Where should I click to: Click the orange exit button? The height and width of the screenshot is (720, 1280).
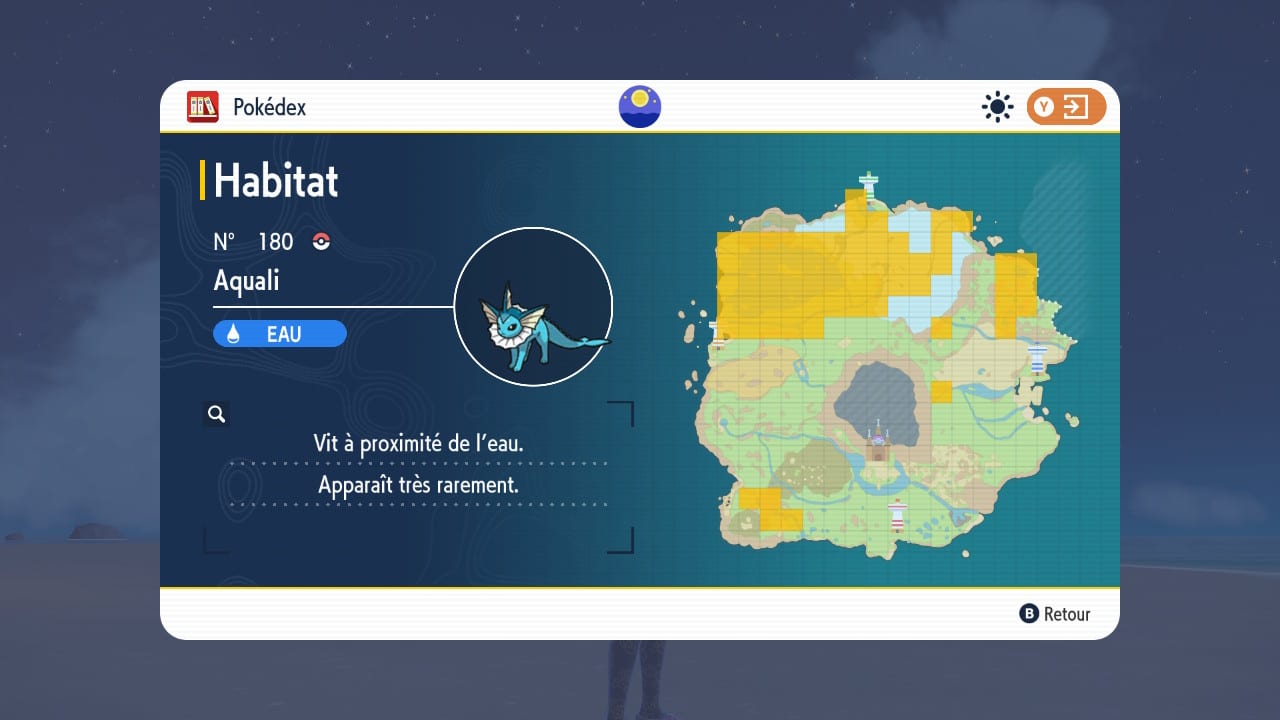coord(1066,107)
